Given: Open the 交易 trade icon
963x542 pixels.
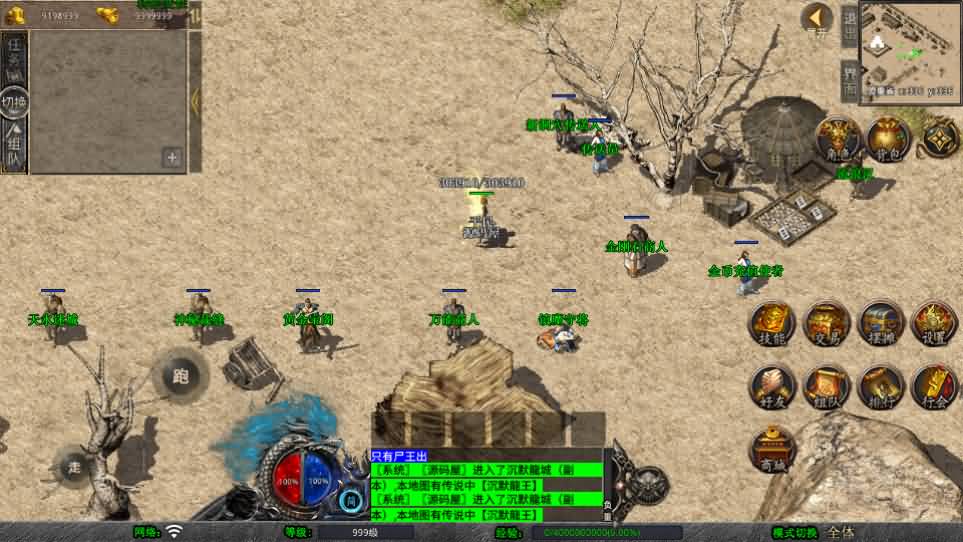Looking at the screenshot, I should click(827, 322).
